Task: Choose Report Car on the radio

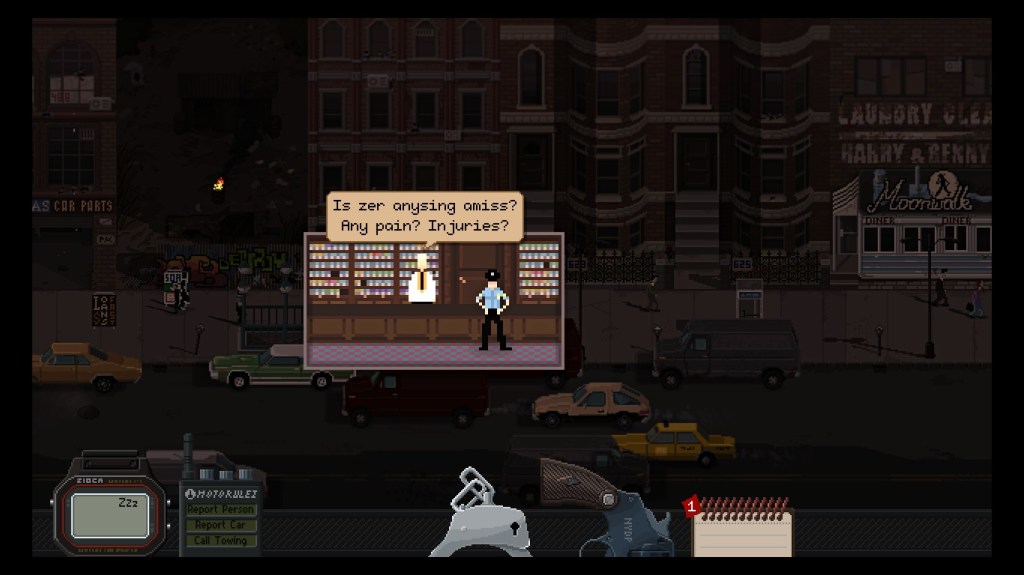Action: (x=220, y=525)
